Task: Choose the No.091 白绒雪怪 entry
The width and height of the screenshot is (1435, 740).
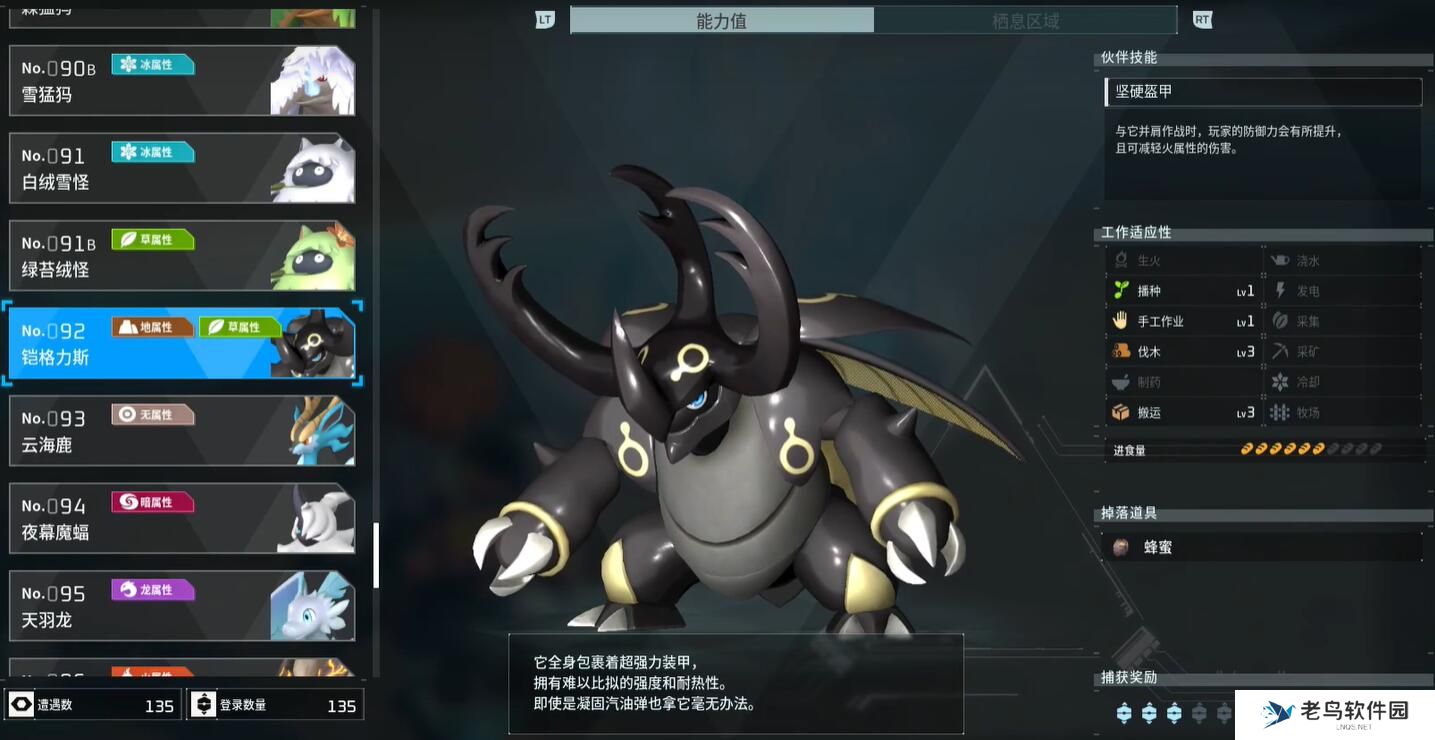Action: point(182,169)
